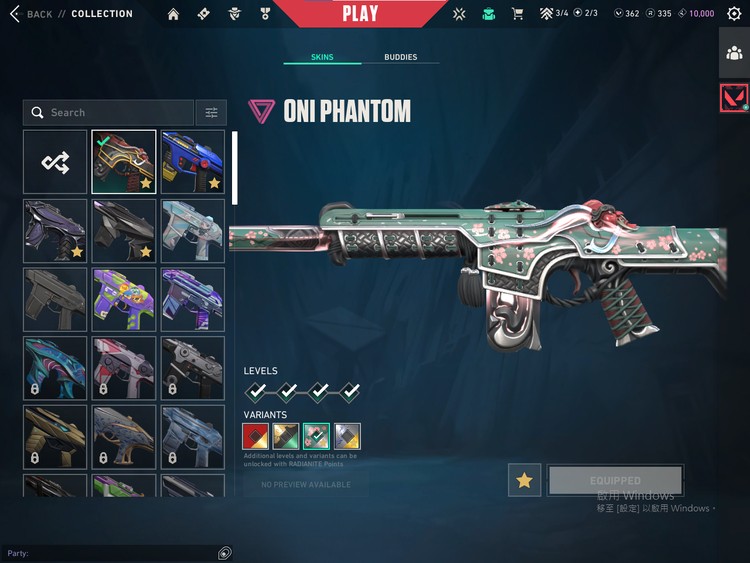
Task: Click the red PLAY button
Action: pos(359,14)
